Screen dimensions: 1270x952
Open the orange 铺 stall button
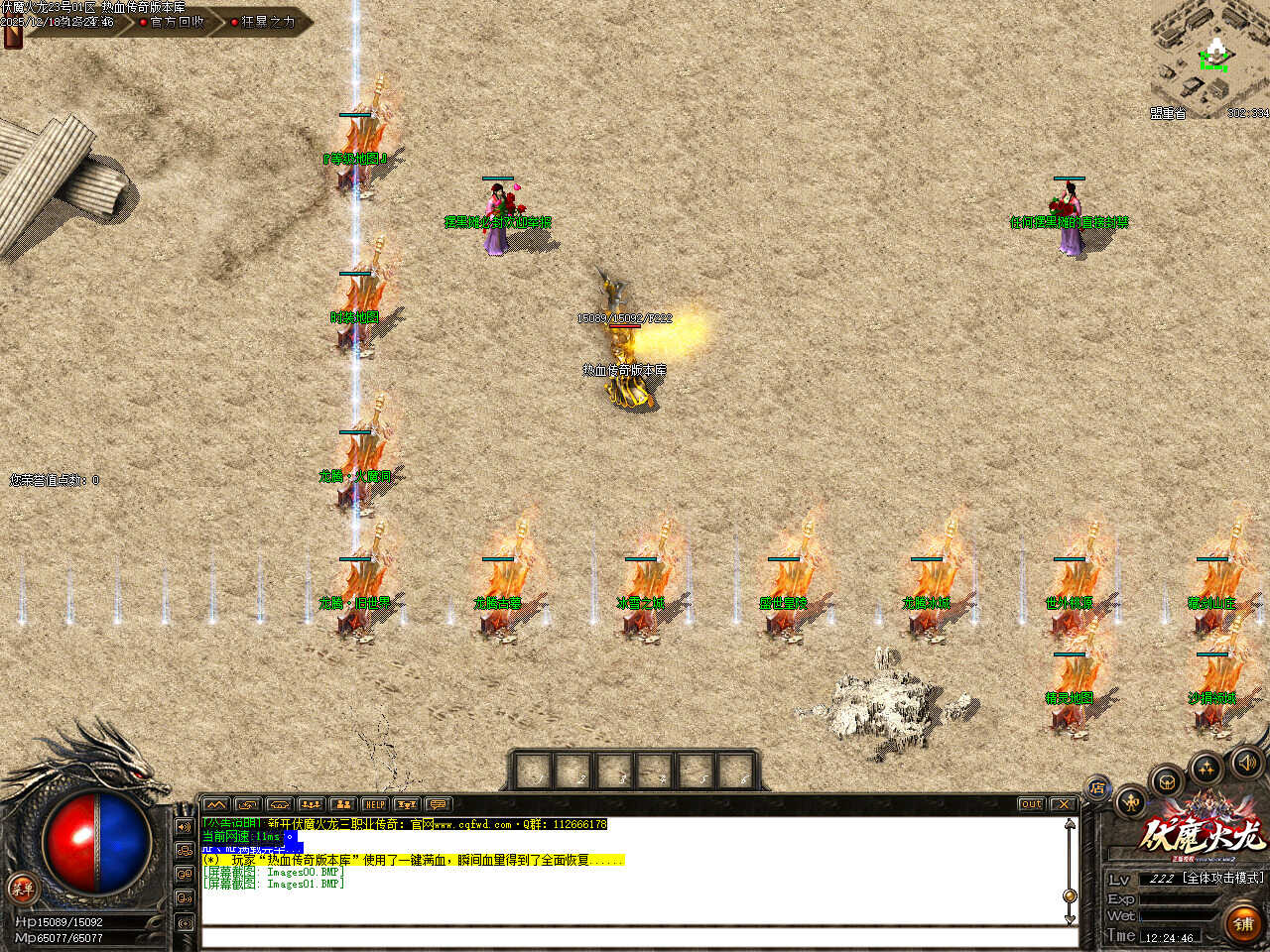(x=1243, y=923)
